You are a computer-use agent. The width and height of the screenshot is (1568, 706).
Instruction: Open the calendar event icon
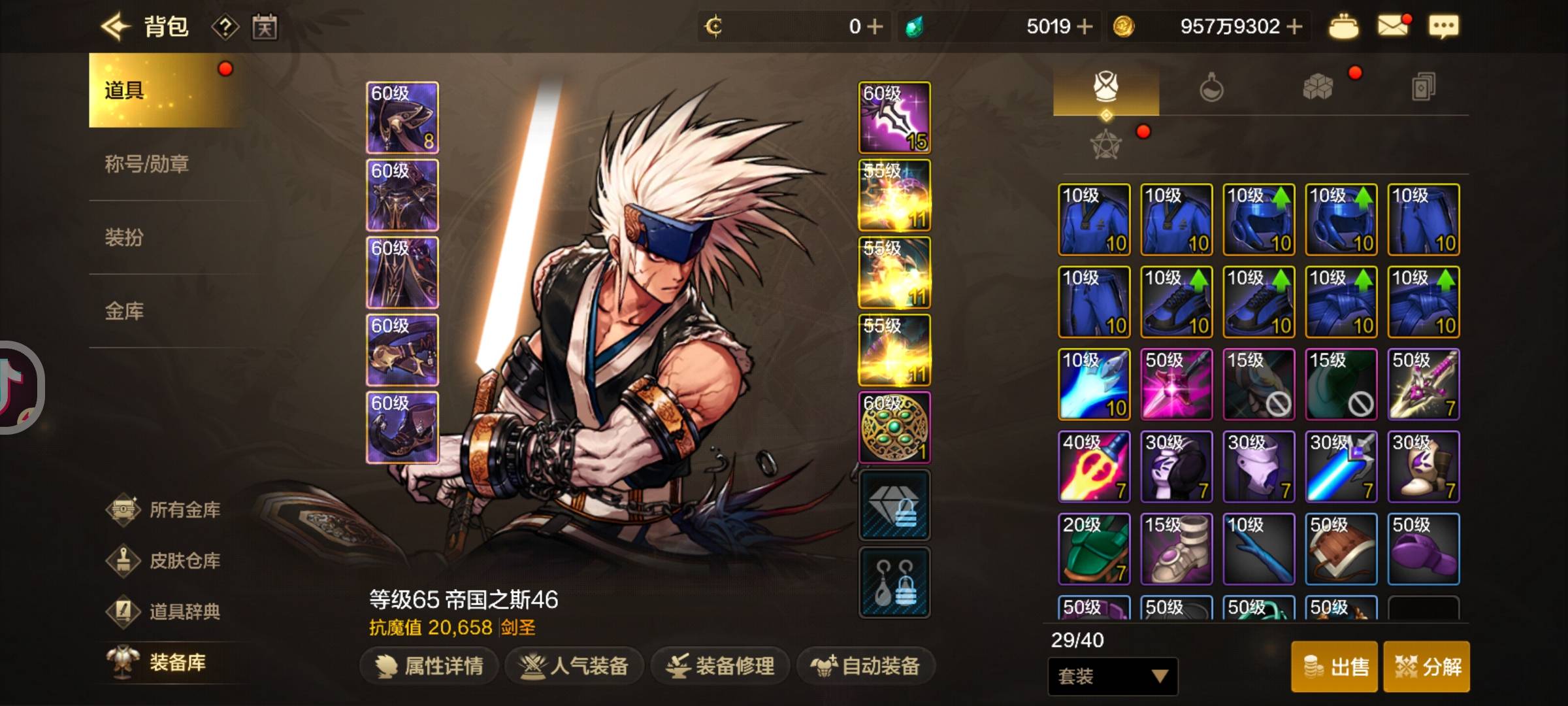coord(264,27)
